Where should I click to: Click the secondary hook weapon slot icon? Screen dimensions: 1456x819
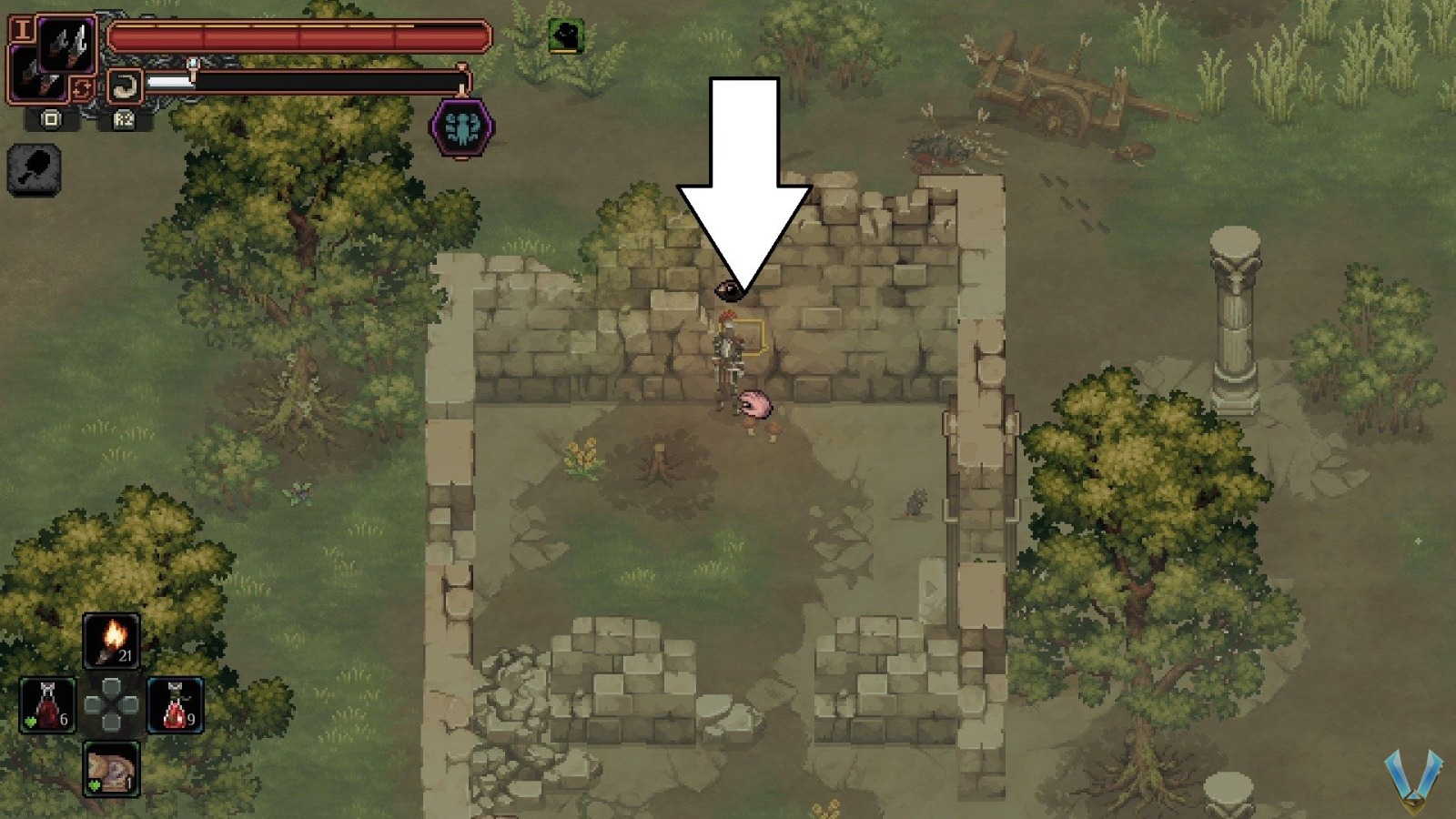(125, 86)
